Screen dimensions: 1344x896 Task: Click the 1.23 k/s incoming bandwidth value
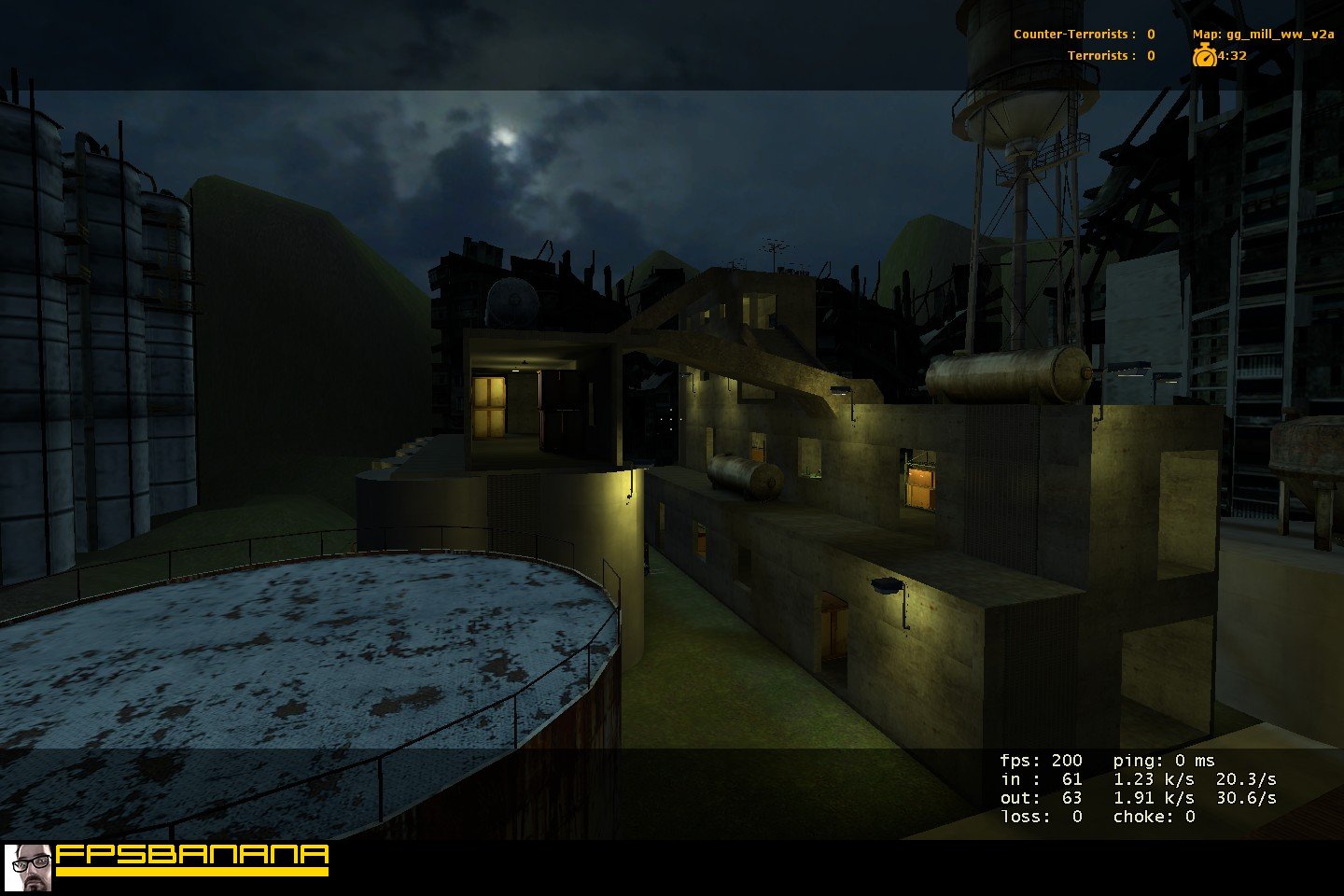click(1154, 779)
